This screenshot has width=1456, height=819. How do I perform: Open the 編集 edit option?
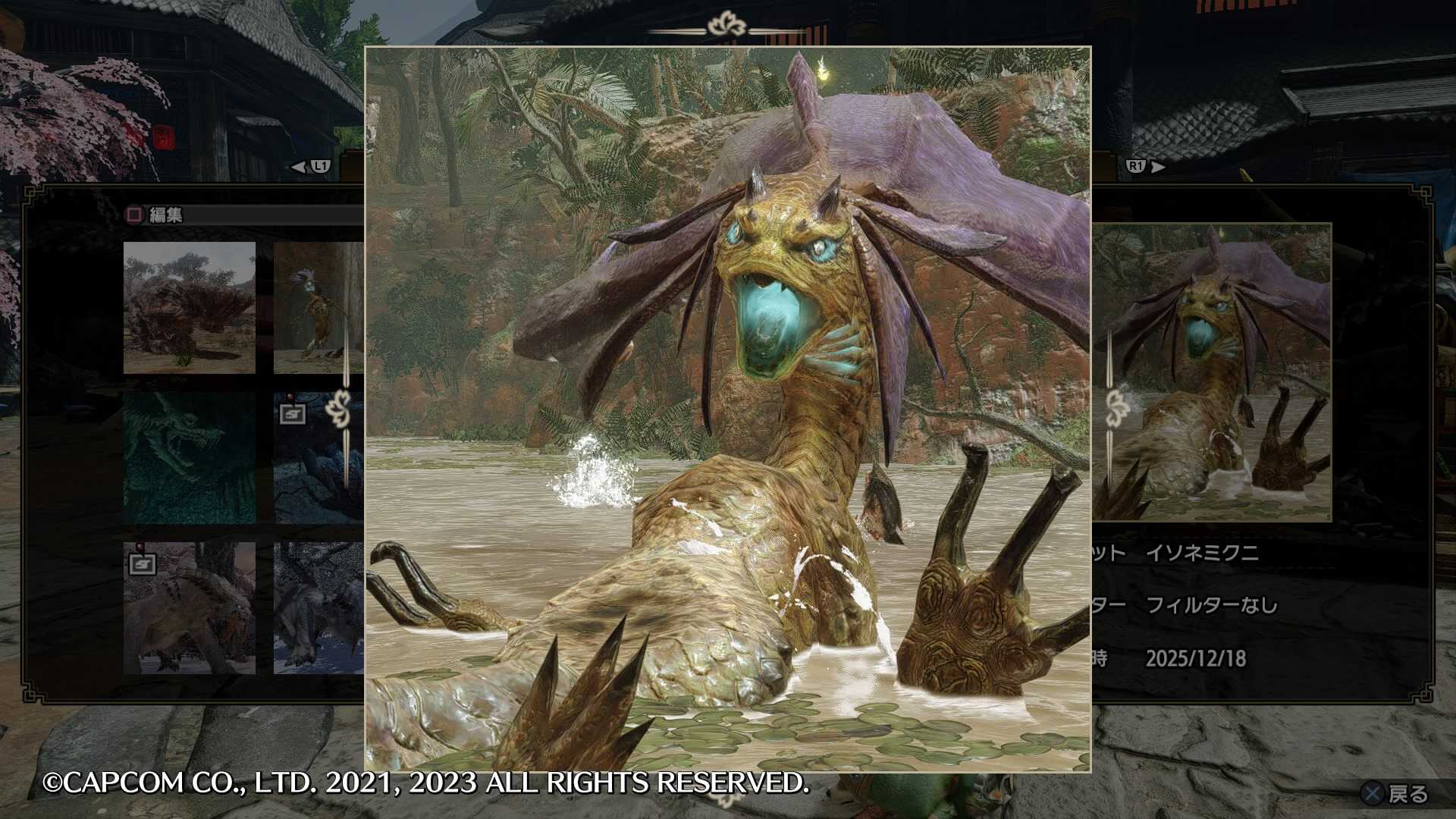pyautogui.click(x=155, y=215)
